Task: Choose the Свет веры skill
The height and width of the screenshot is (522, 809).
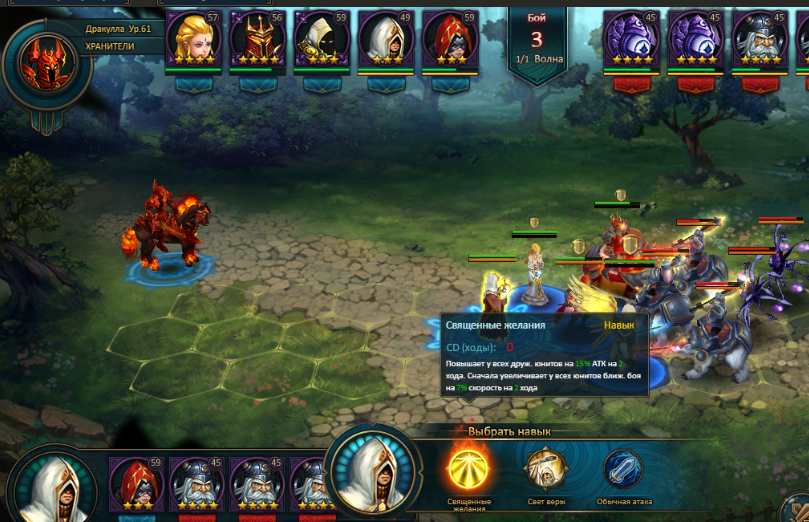Action: [545, 468]
